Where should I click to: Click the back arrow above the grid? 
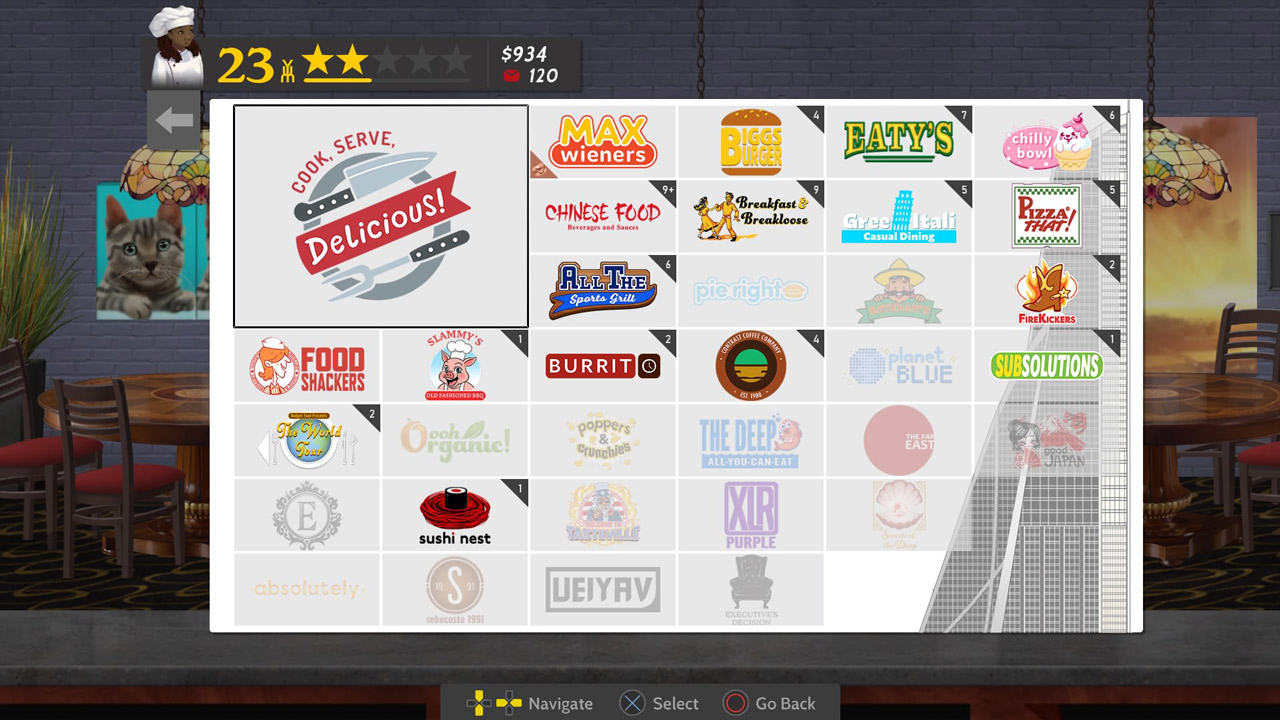173,118
